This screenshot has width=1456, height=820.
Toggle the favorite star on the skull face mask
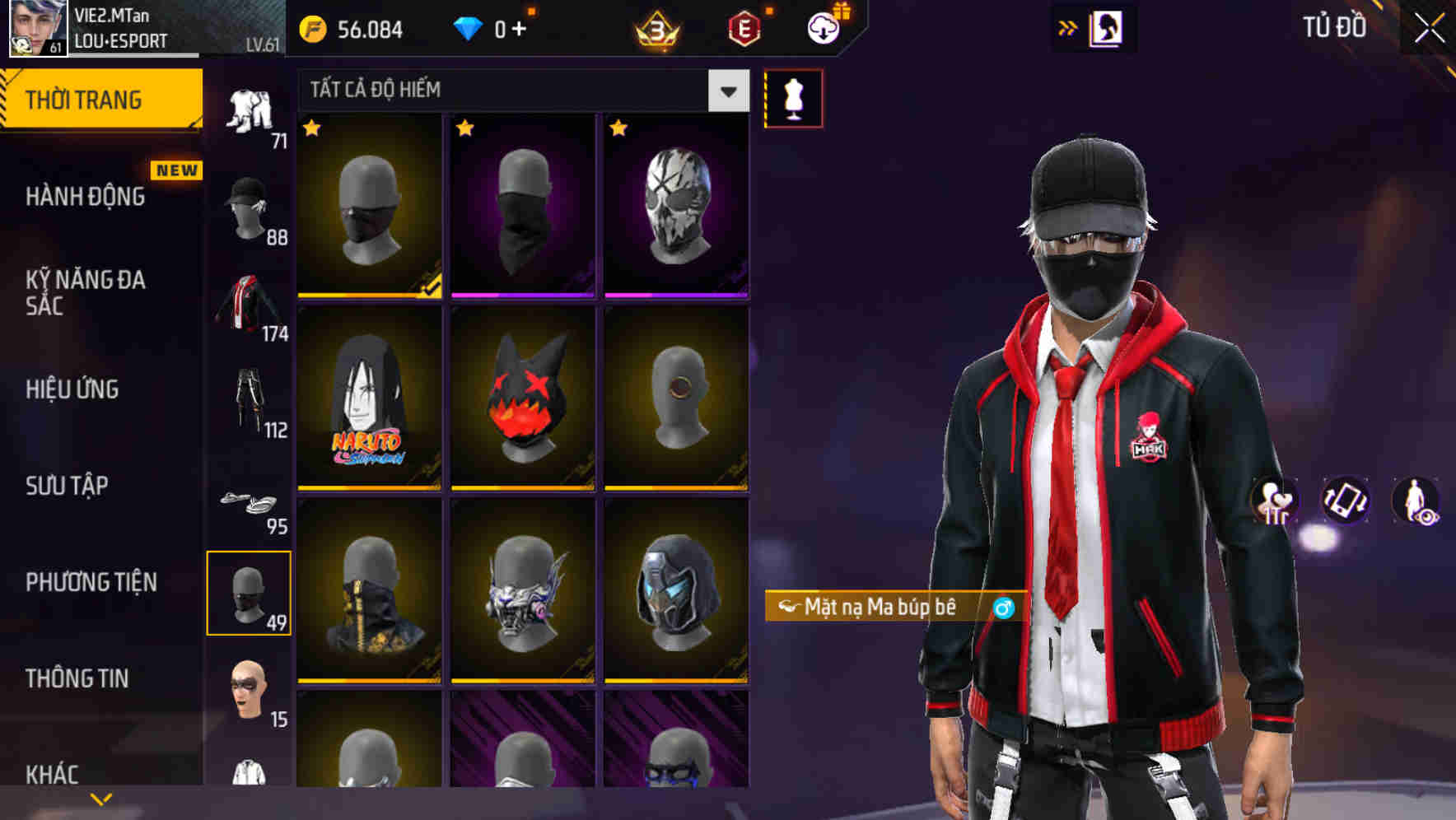pyautogui.click(x=616, y=129)
